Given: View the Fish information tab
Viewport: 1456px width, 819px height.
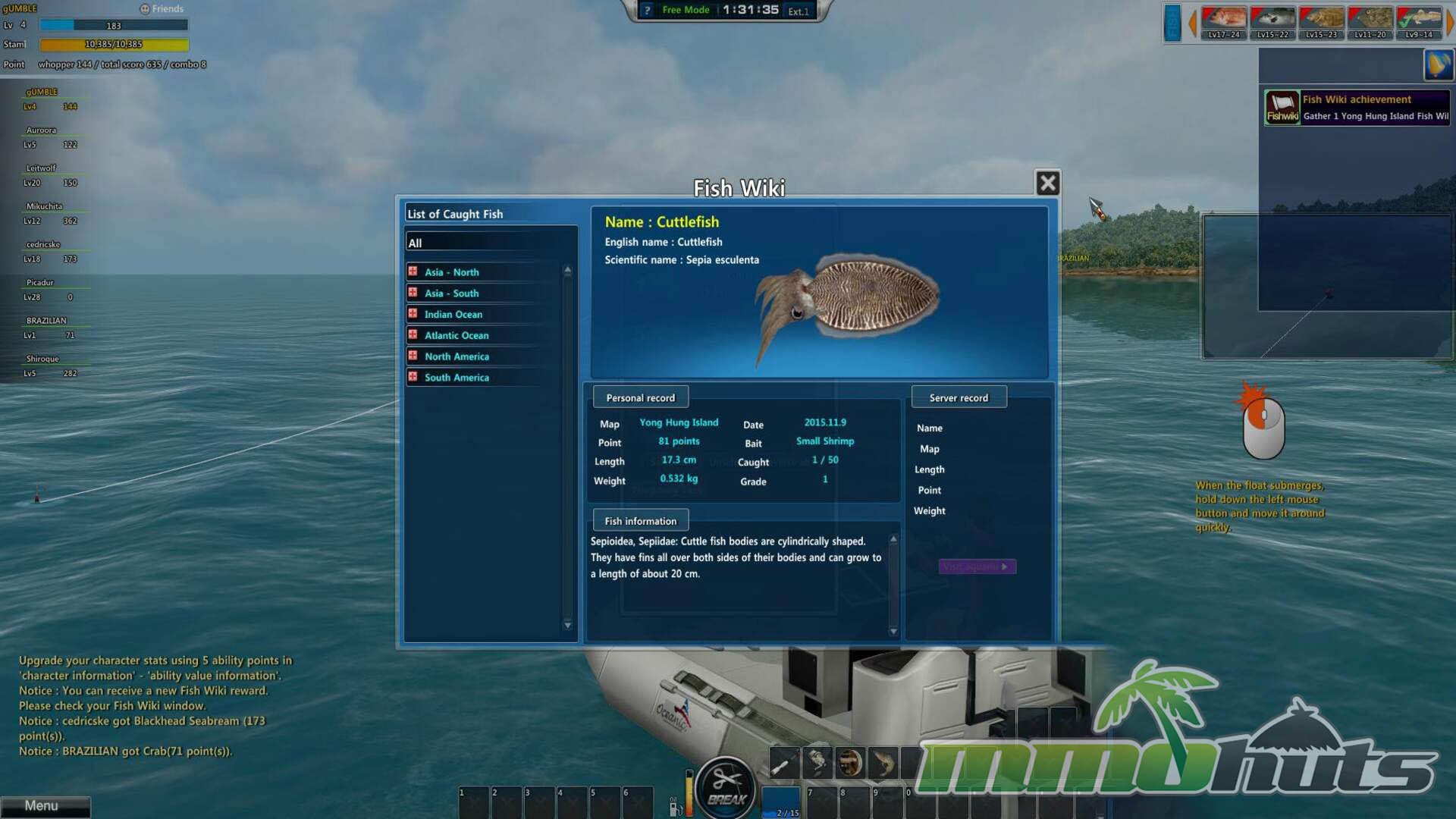Looking at the screenshot, I should pyautogui.click(x=640, y=521).
